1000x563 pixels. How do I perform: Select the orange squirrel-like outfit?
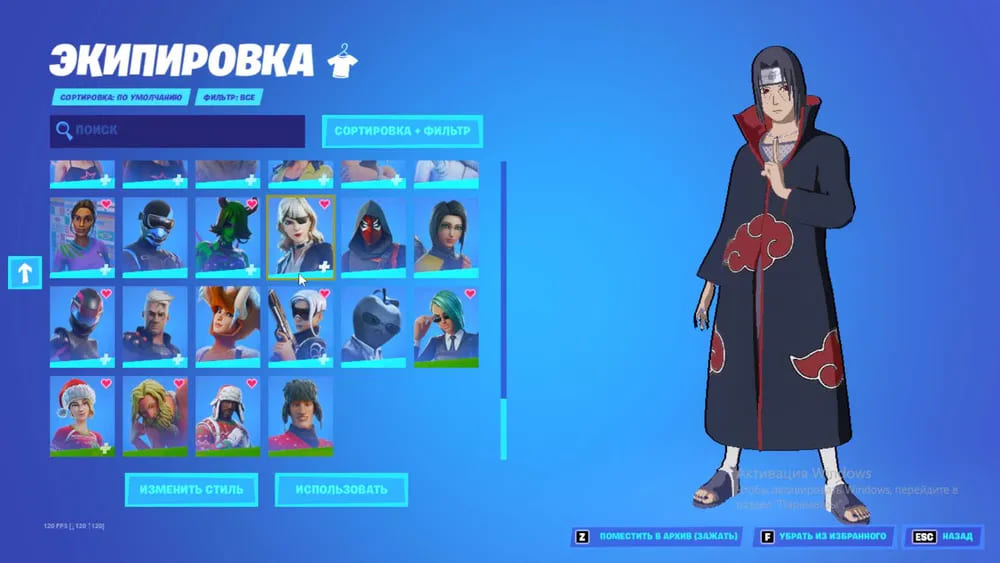pyautogui.click(x=228, y=325)
